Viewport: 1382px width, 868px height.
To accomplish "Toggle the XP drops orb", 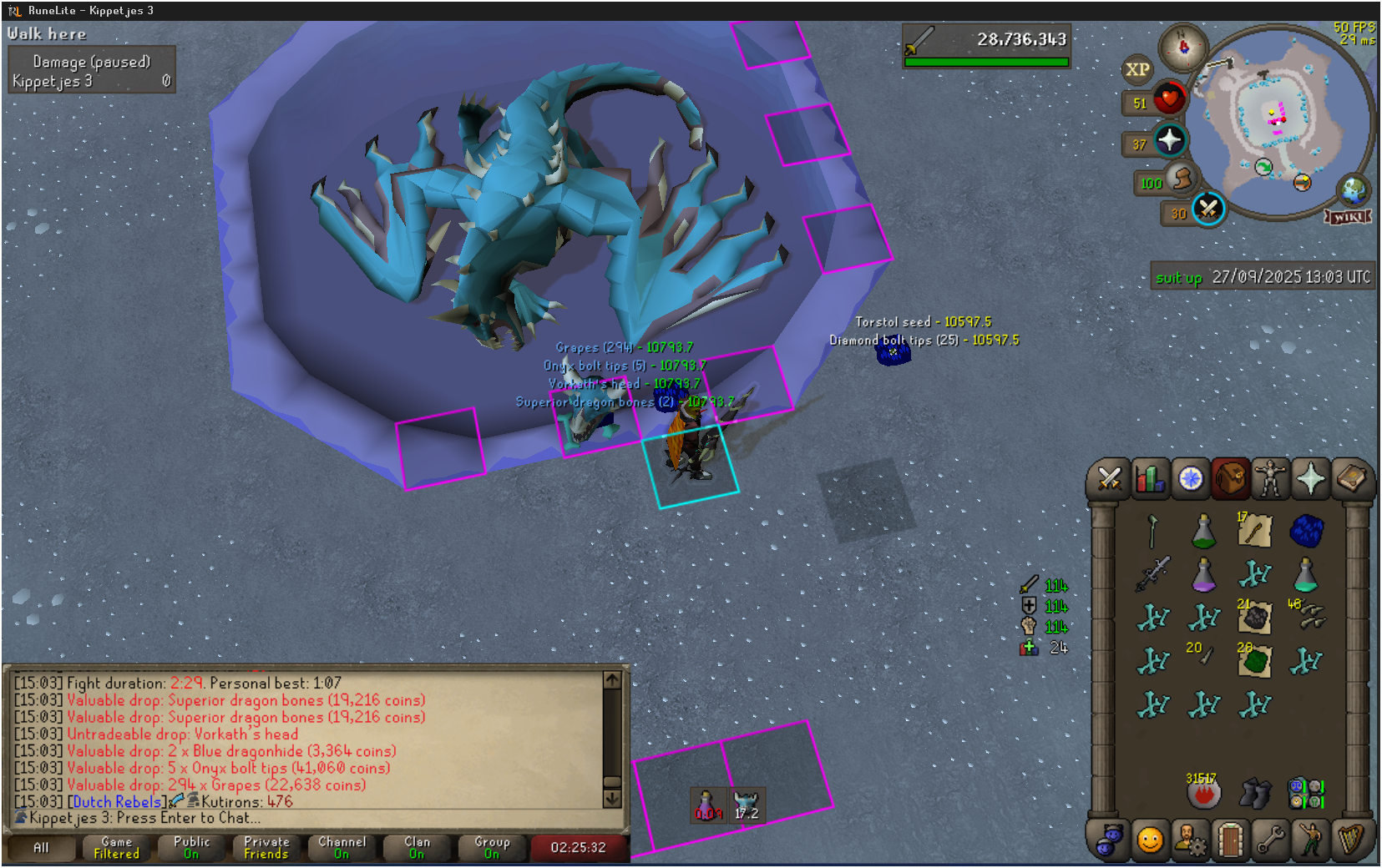I will coord(1137,70).
